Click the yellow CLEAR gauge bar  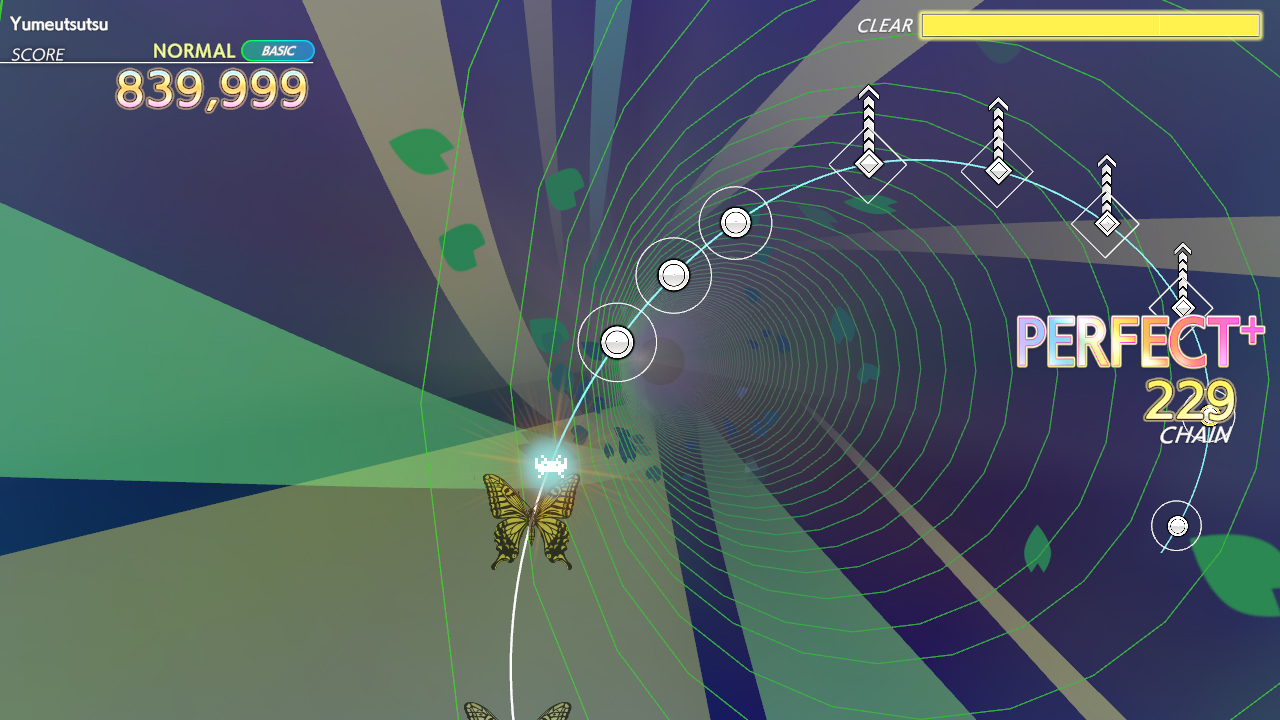pyautogui.click(x=1090, y=26)
